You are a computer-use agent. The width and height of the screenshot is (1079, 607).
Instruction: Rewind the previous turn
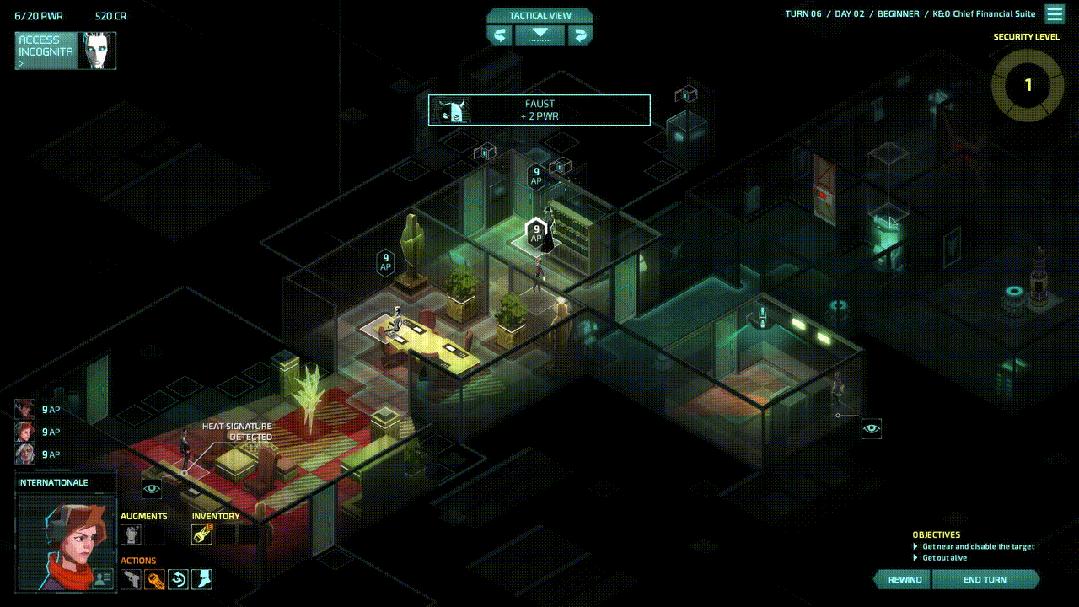pyautogui.click(x=904, y=580)
